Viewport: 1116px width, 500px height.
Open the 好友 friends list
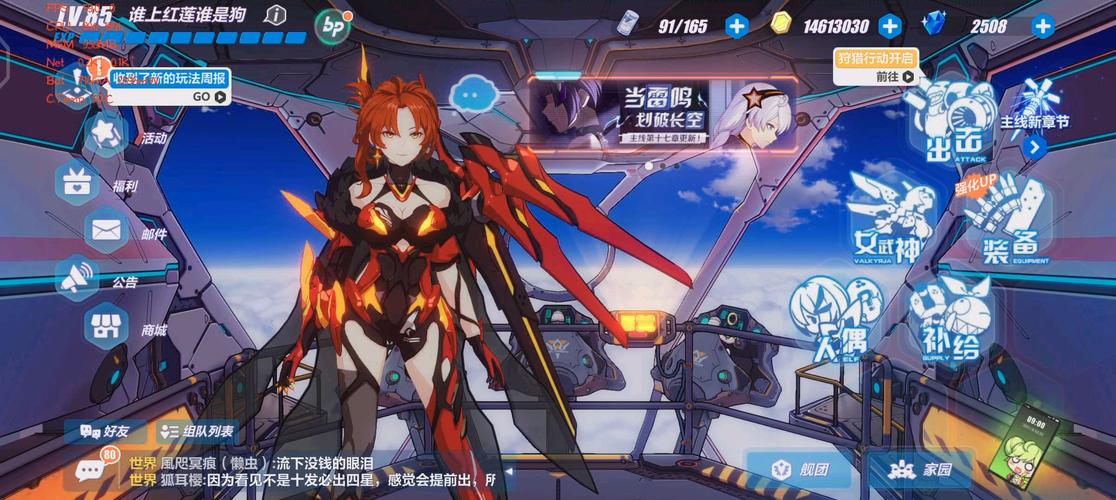click(x=98, y=432)
